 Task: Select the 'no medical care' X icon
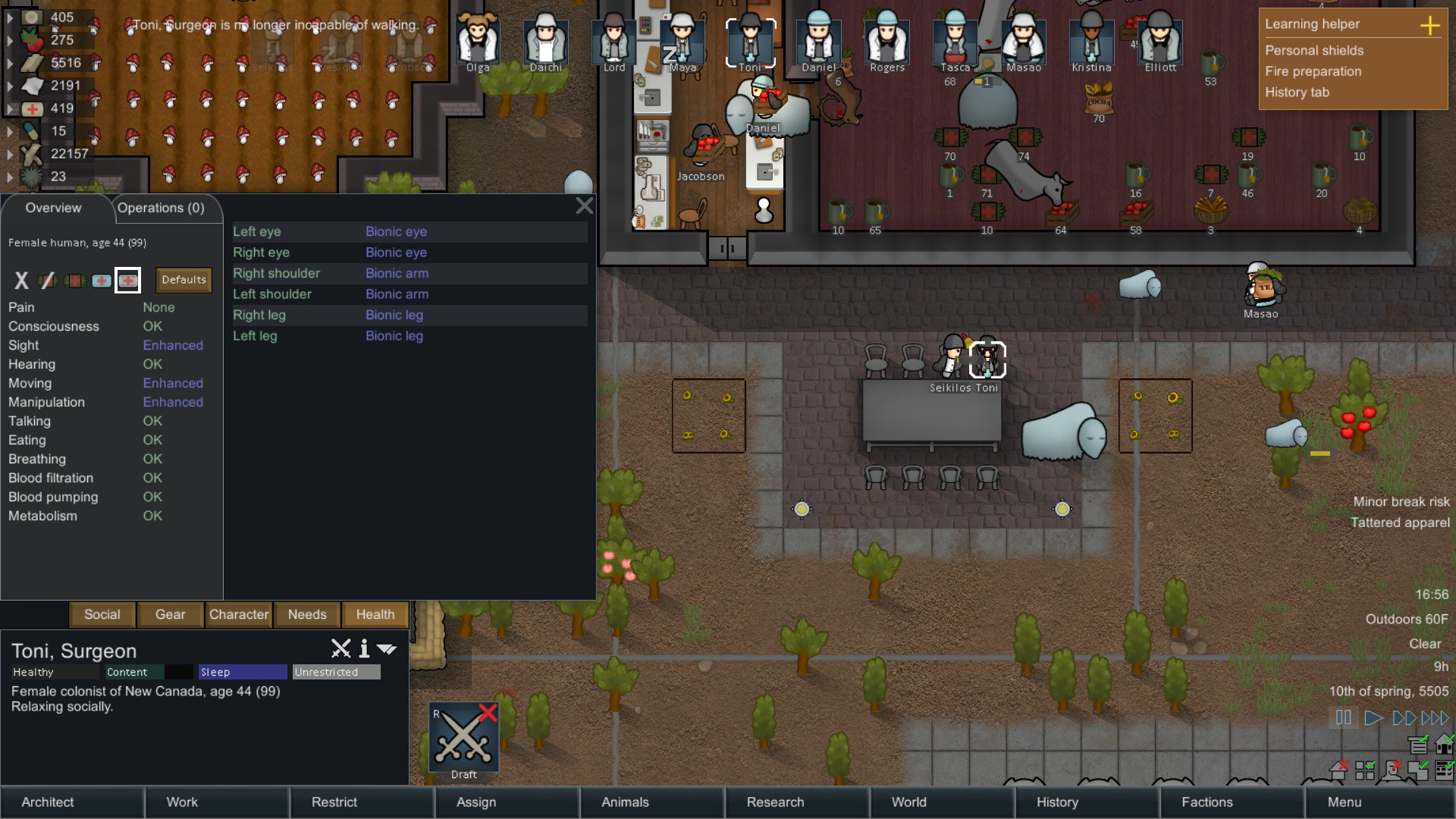tap(21, 281)
